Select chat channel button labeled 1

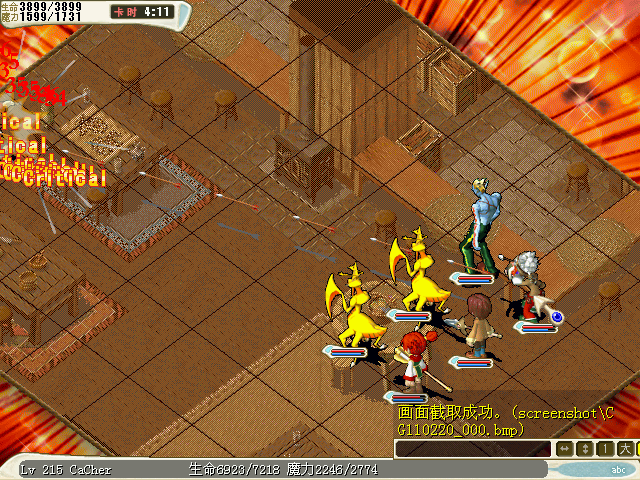click(x=603, y=449)
